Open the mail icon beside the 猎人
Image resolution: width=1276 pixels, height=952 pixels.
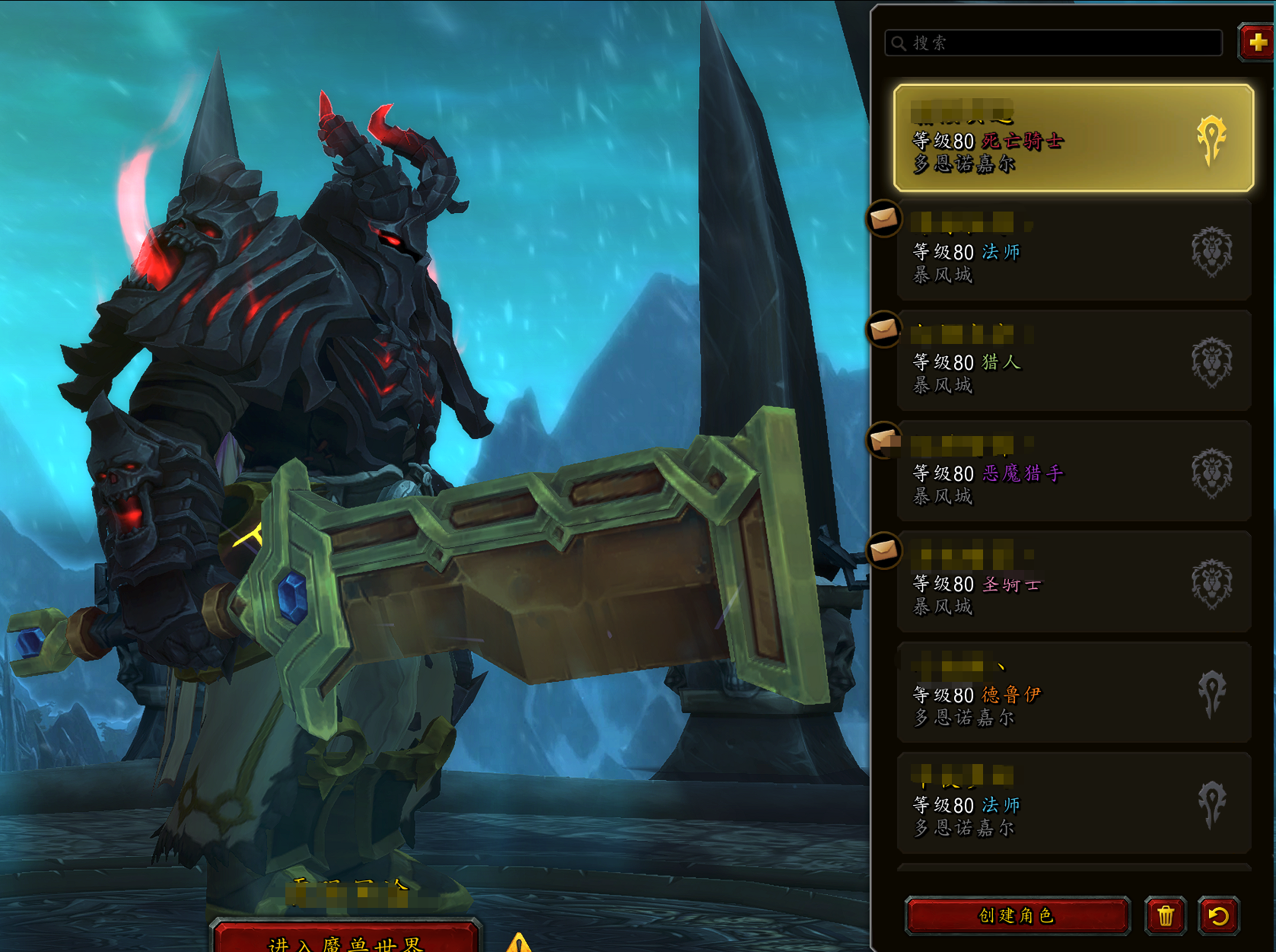tap(884, 330)
